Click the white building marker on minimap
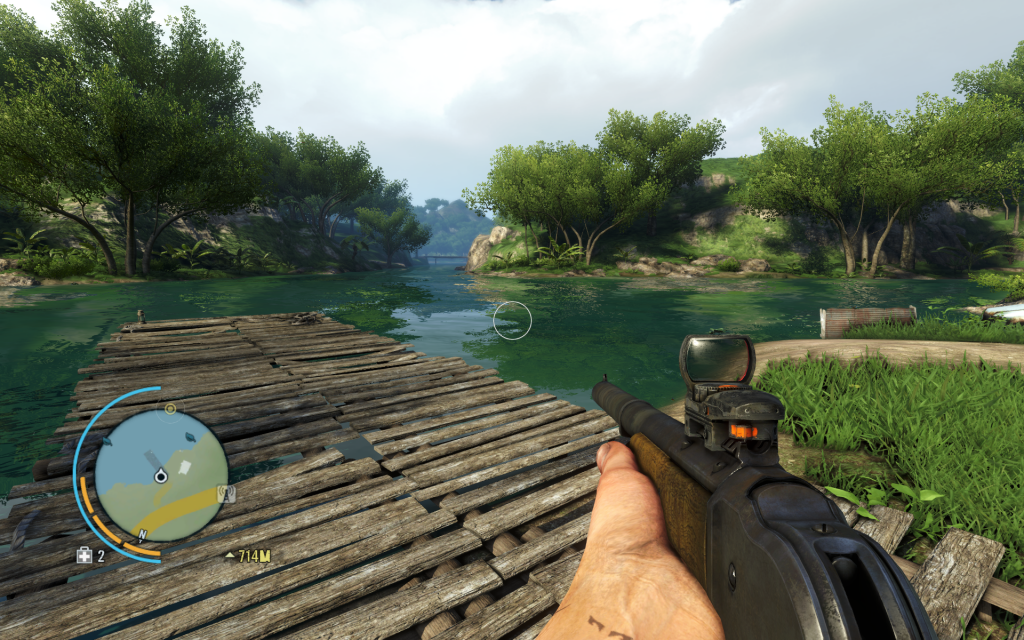 pos(184,467)
